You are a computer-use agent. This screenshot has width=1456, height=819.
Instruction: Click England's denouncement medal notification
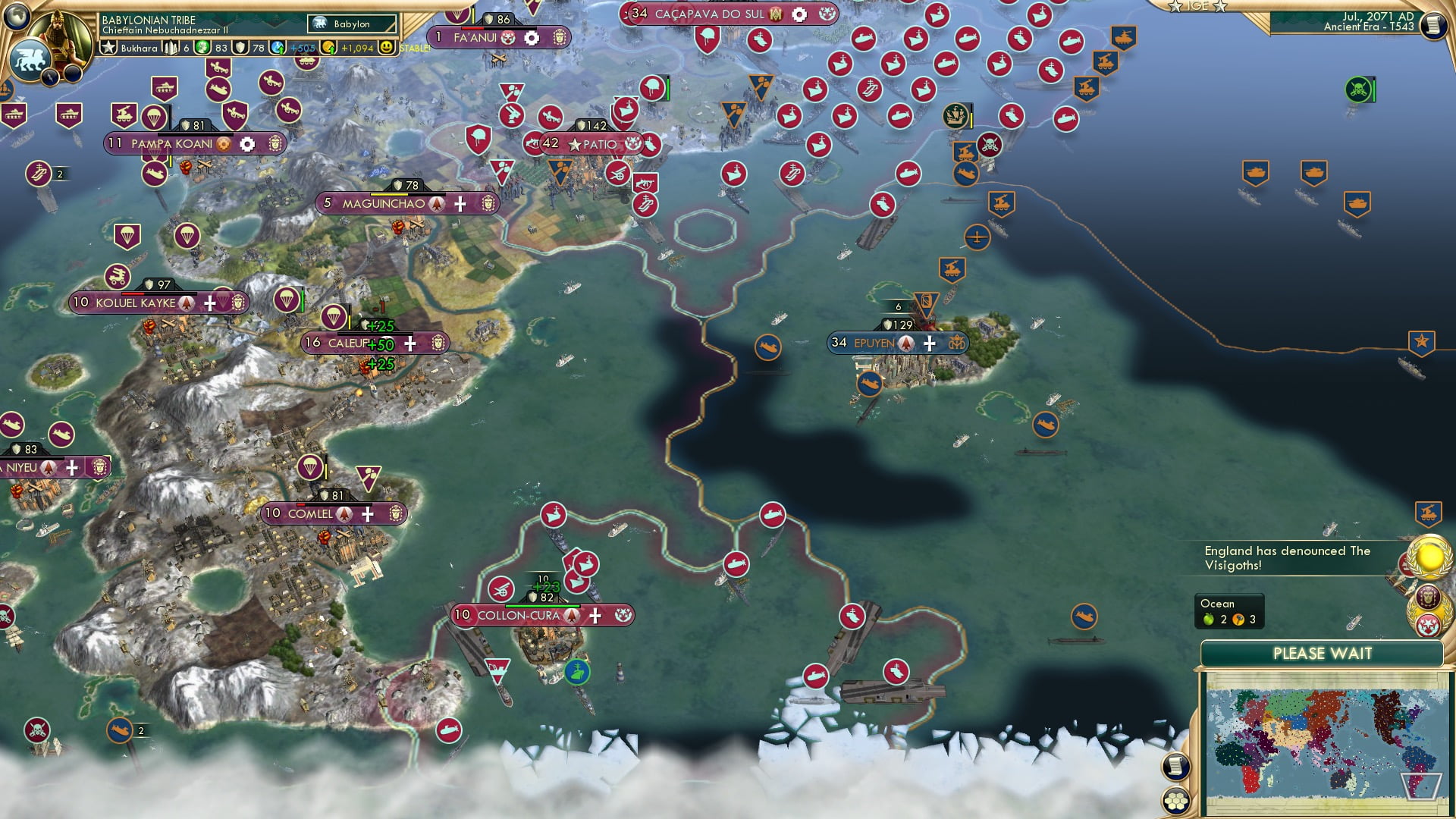pyautogui.click(x=1429, y=559)
